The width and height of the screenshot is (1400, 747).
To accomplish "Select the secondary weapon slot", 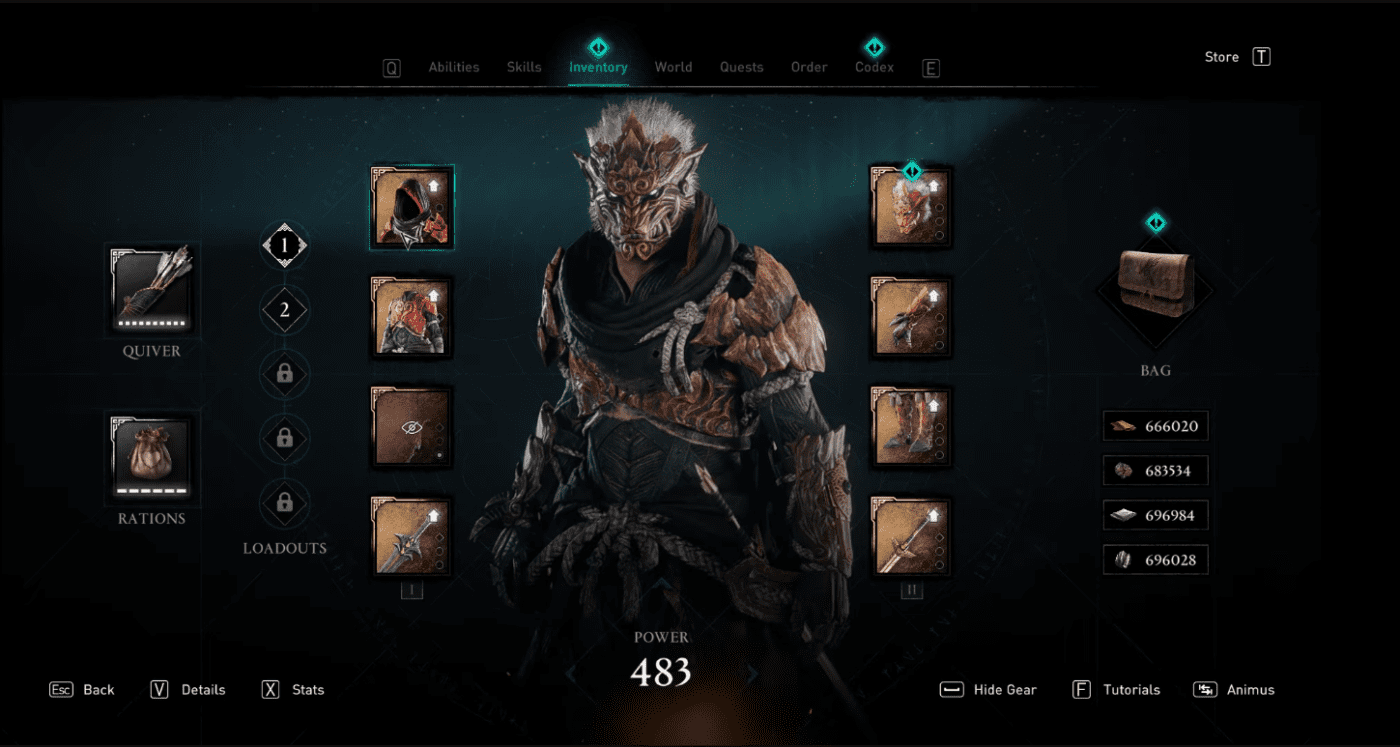I will [911, 537].
